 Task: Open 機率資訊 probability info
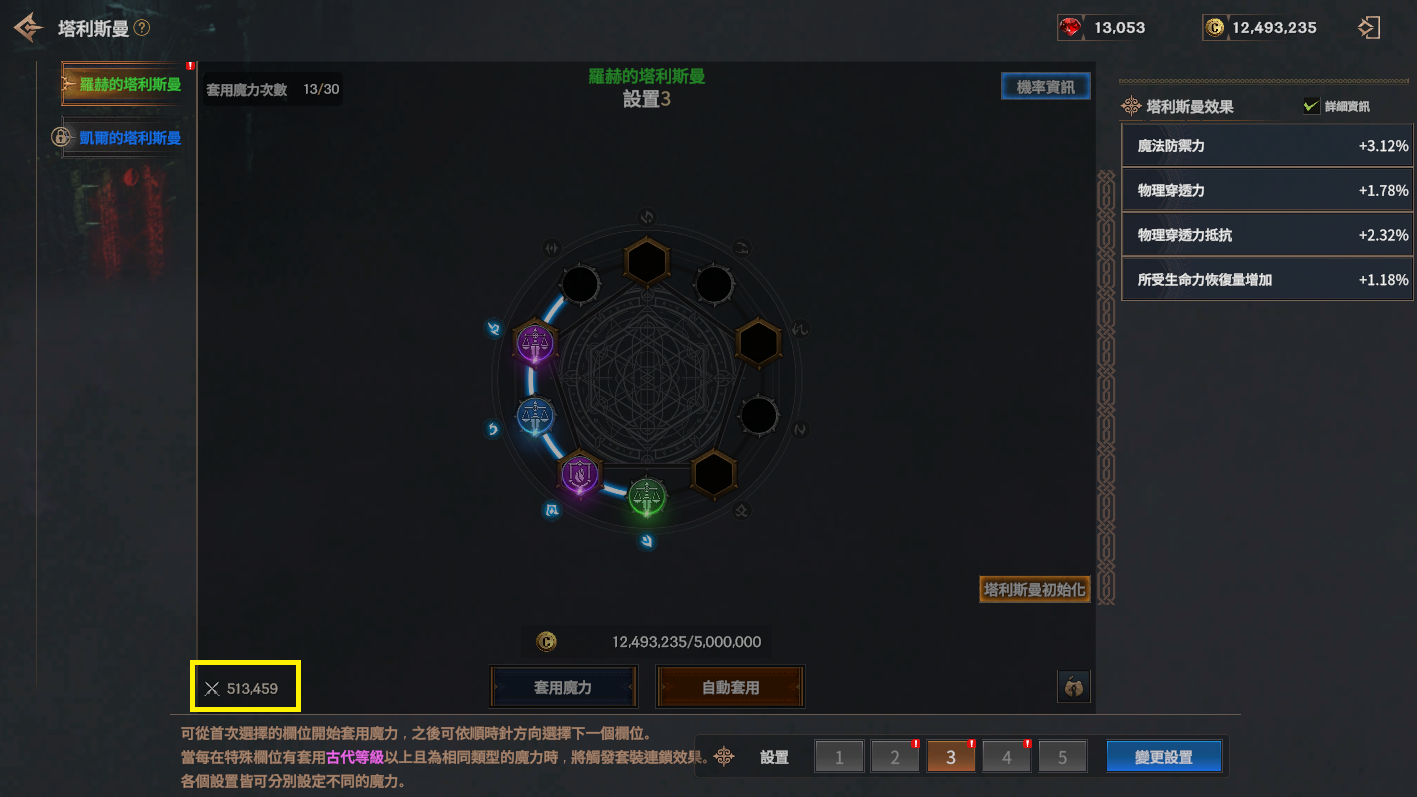tap(1045, 87)
